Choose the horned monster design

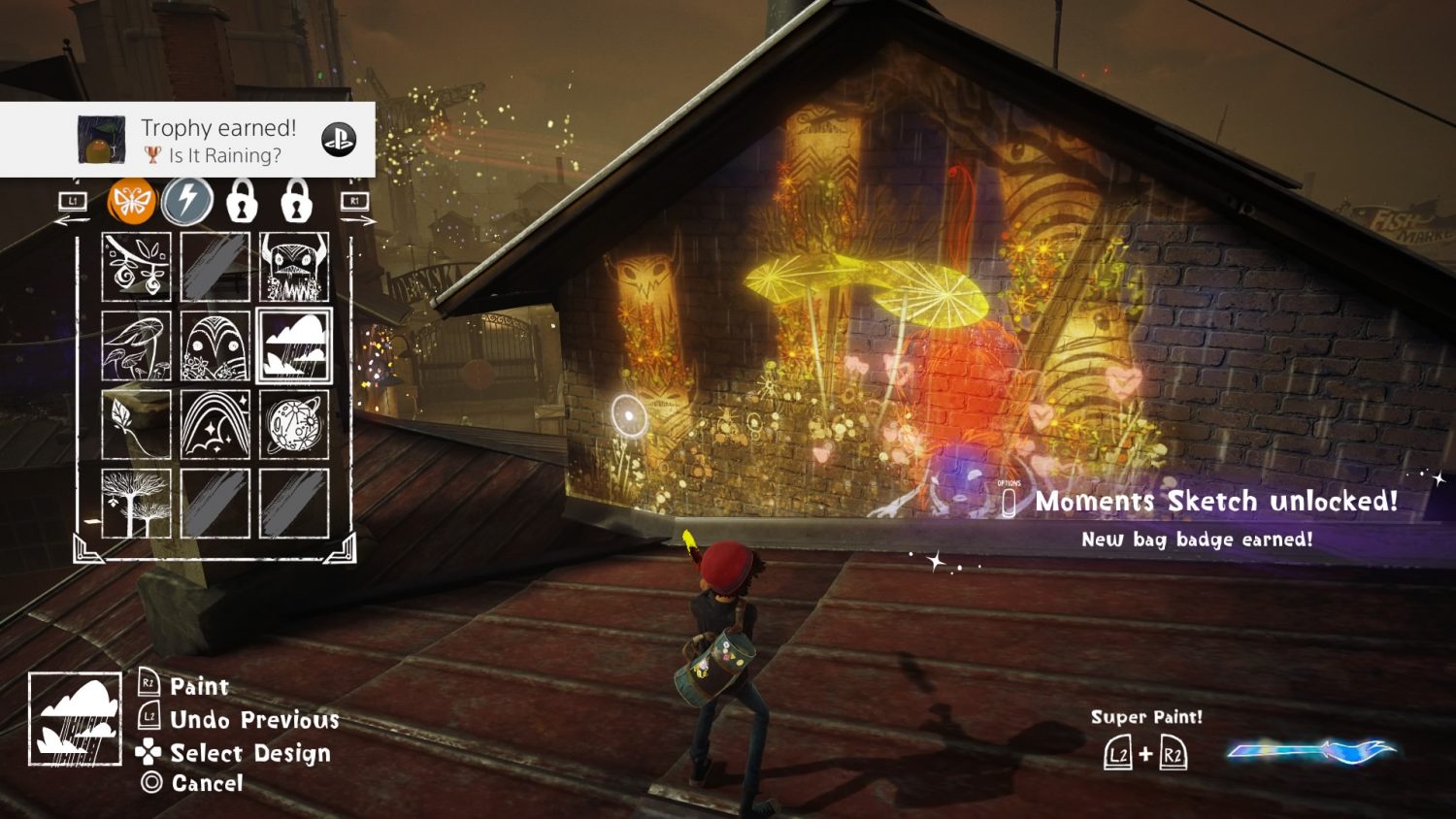click(294, 267)
